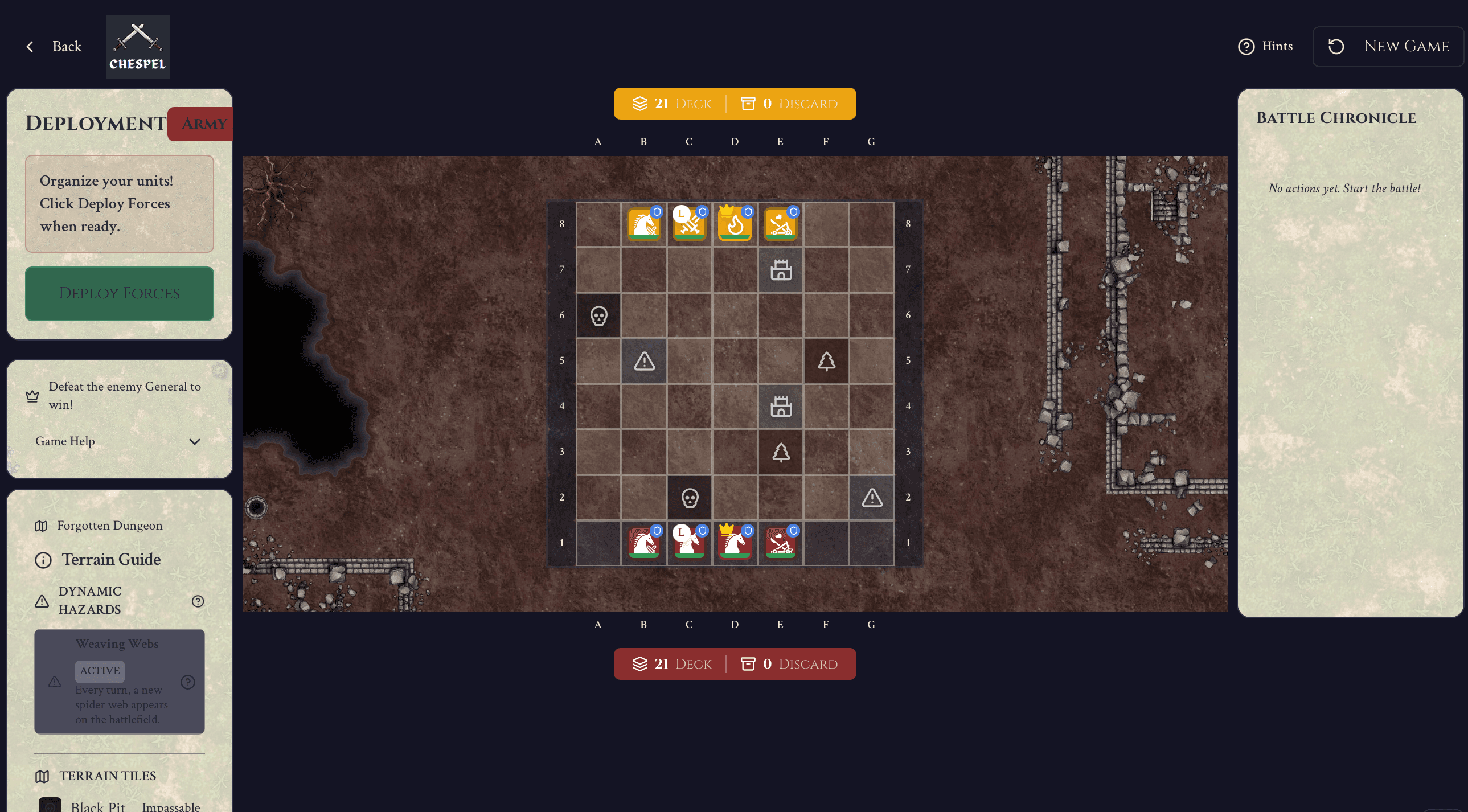Open the yellow Deck counter
The height and width of the screenshot is (812, 1468).
point(671,103)
